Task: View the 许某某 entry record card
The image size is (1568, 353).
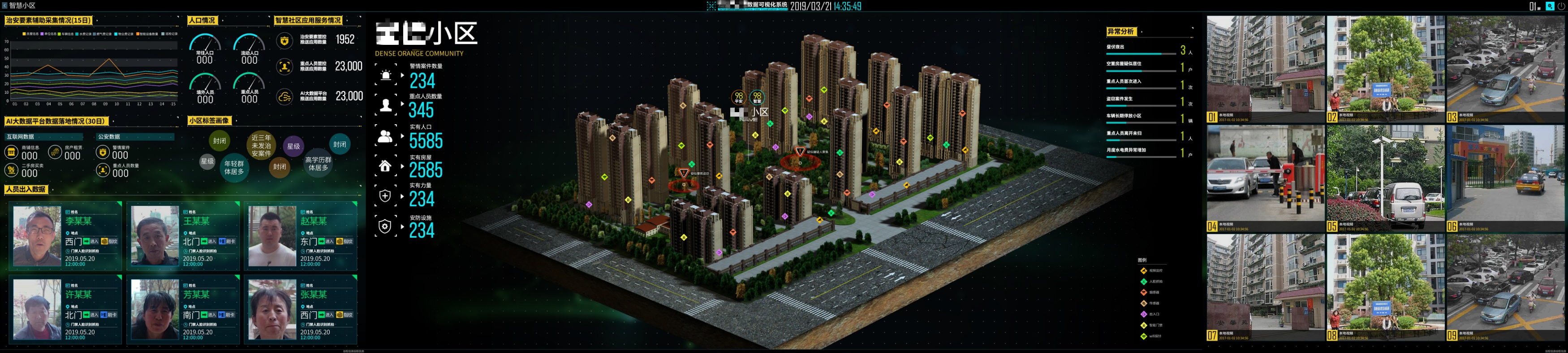Action: pyautogui.click(x=65, y=309)
